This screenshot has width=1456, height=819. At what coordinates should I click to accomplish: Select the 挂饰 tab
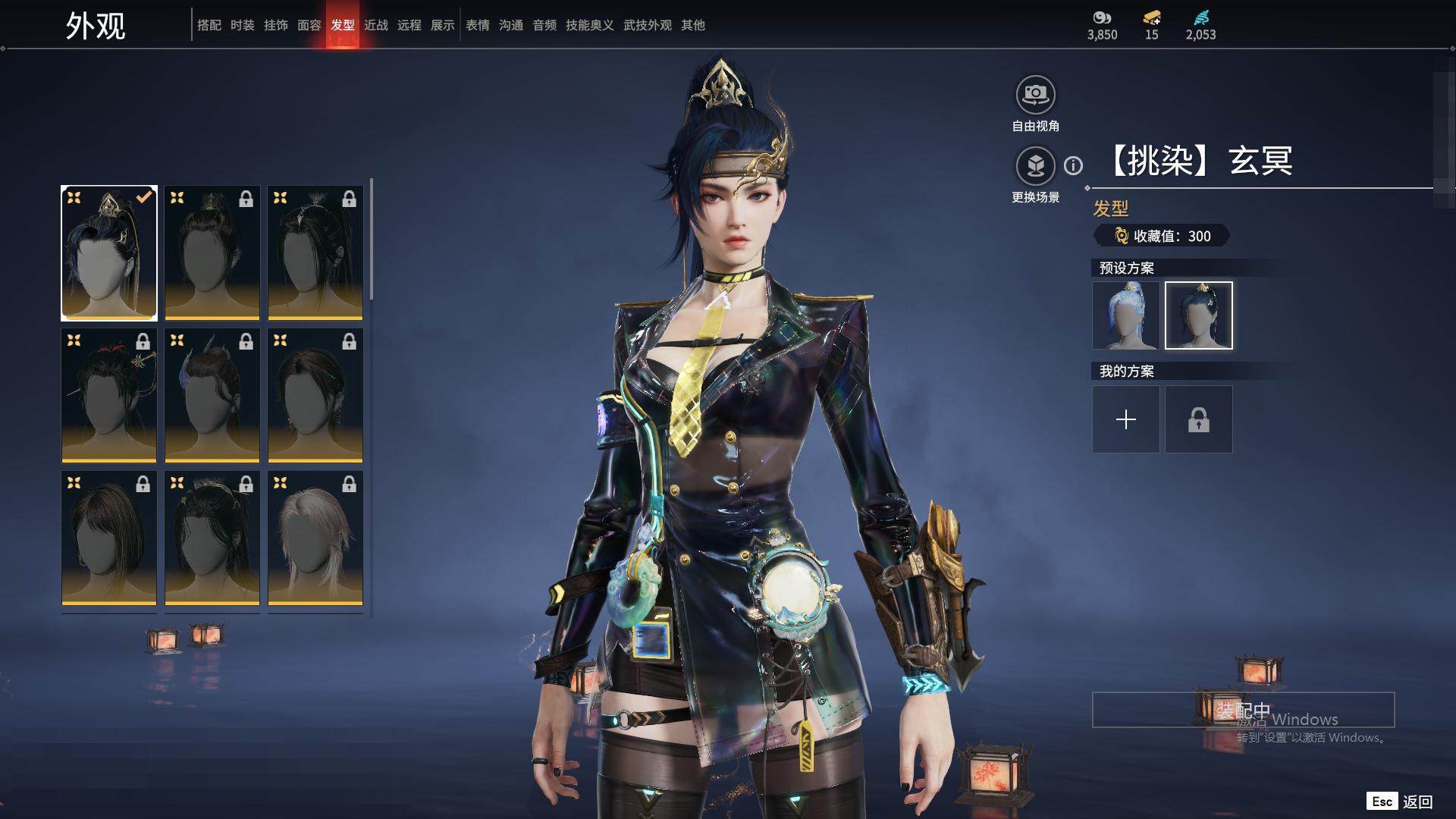pyautogui.click(x=275, y=25)
